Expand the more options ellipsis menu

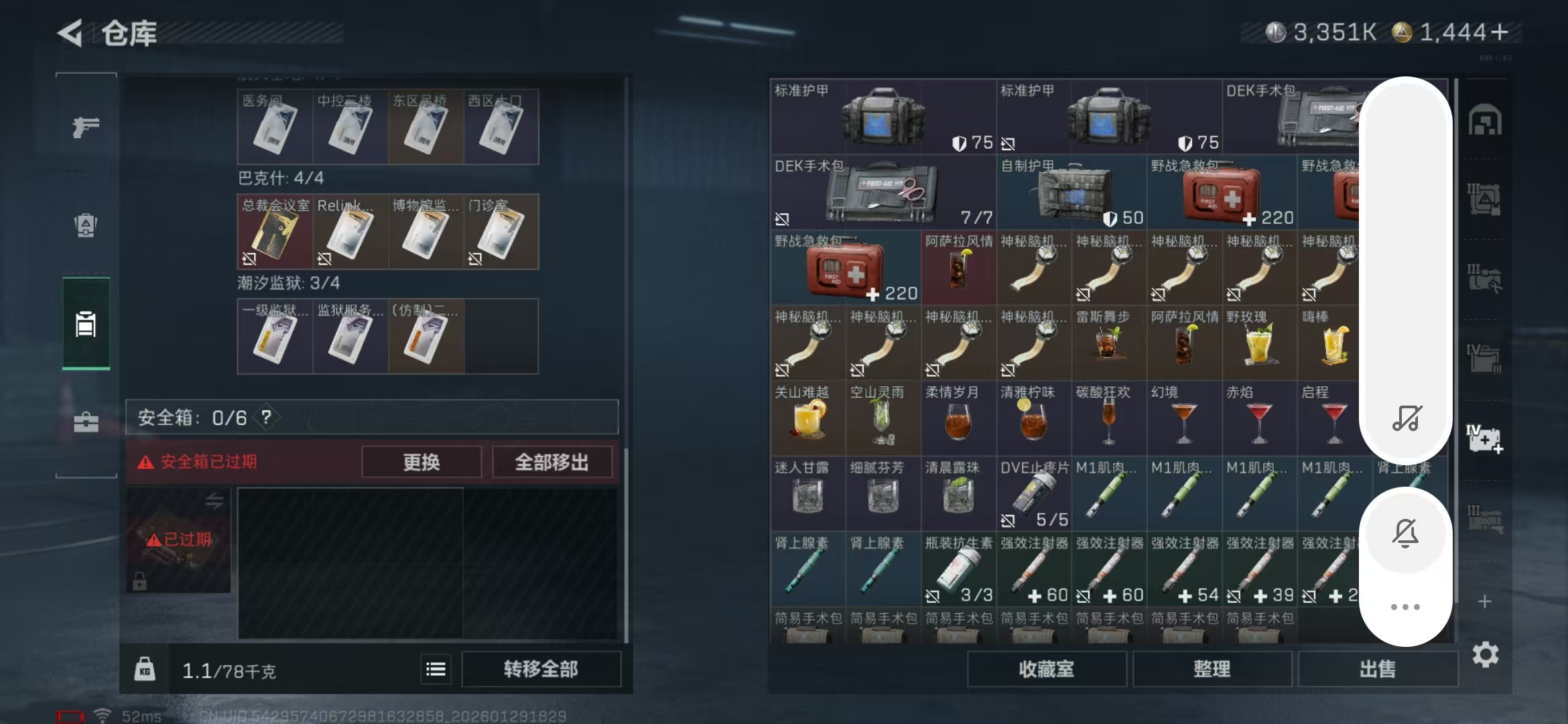point(1406,607)
